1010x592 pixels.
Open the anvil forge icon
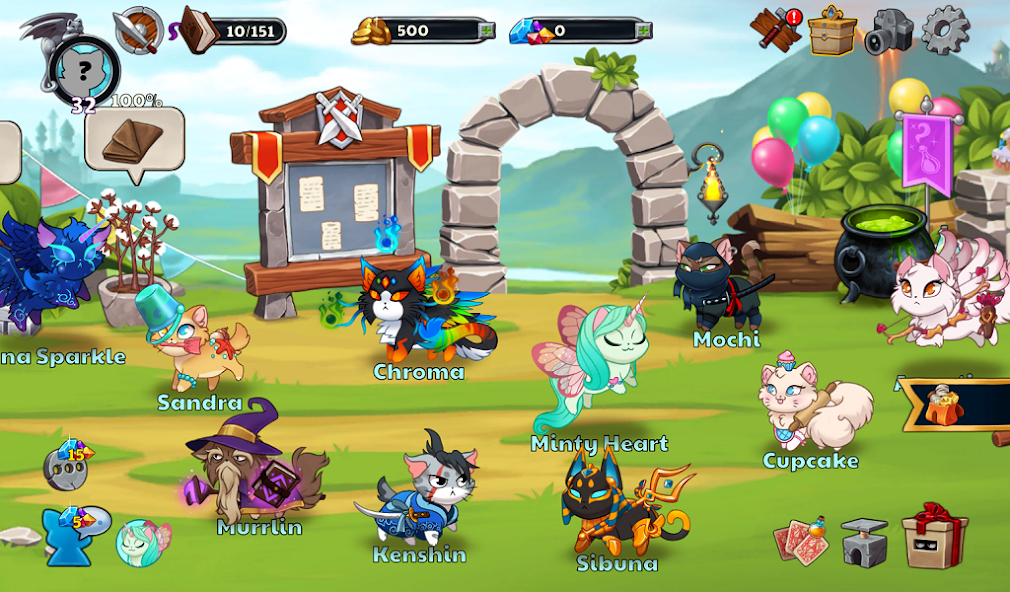pos(864,542)
